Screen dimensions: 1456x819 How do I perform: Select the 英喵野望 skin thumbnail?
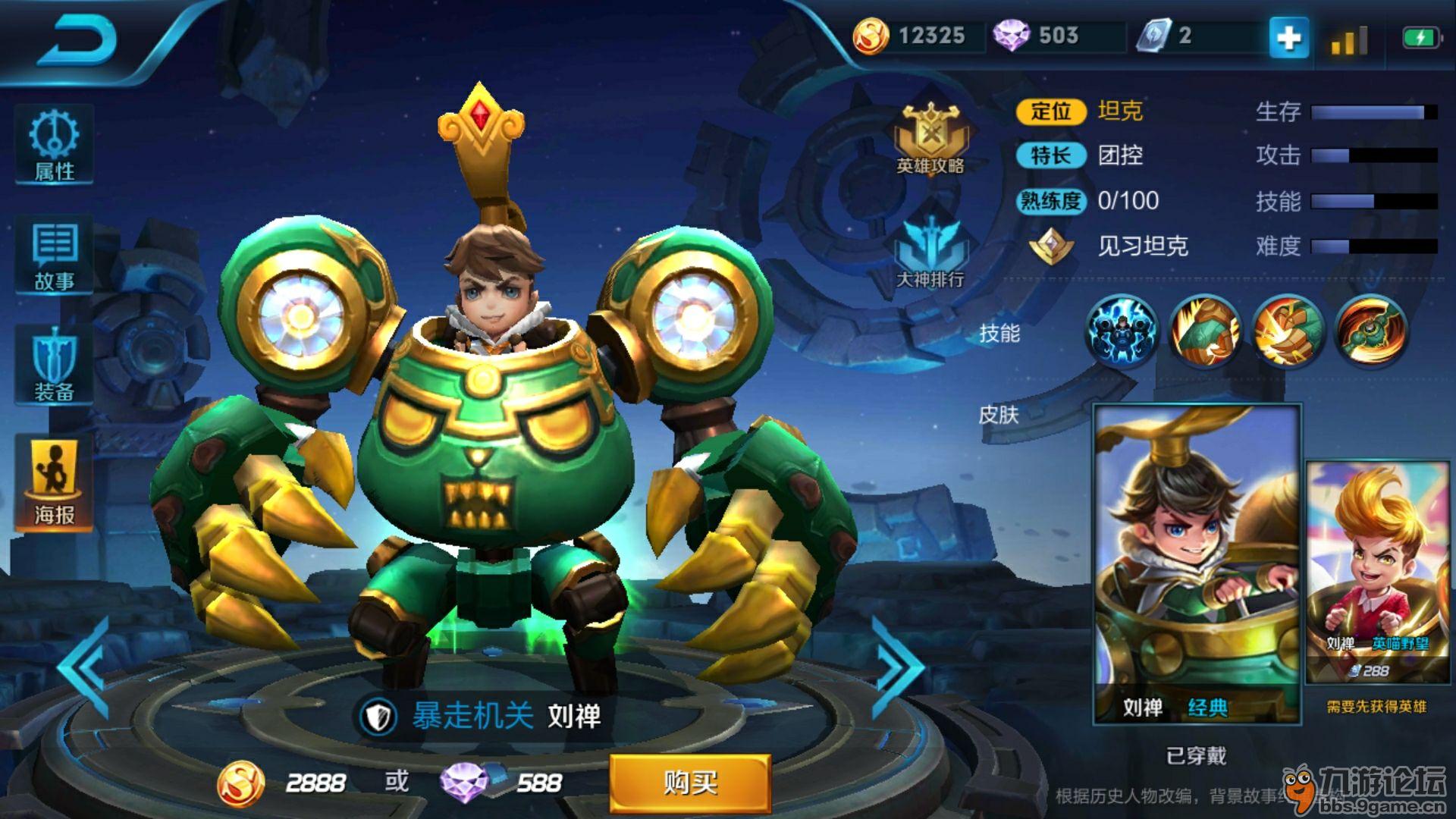[1376, 573]
